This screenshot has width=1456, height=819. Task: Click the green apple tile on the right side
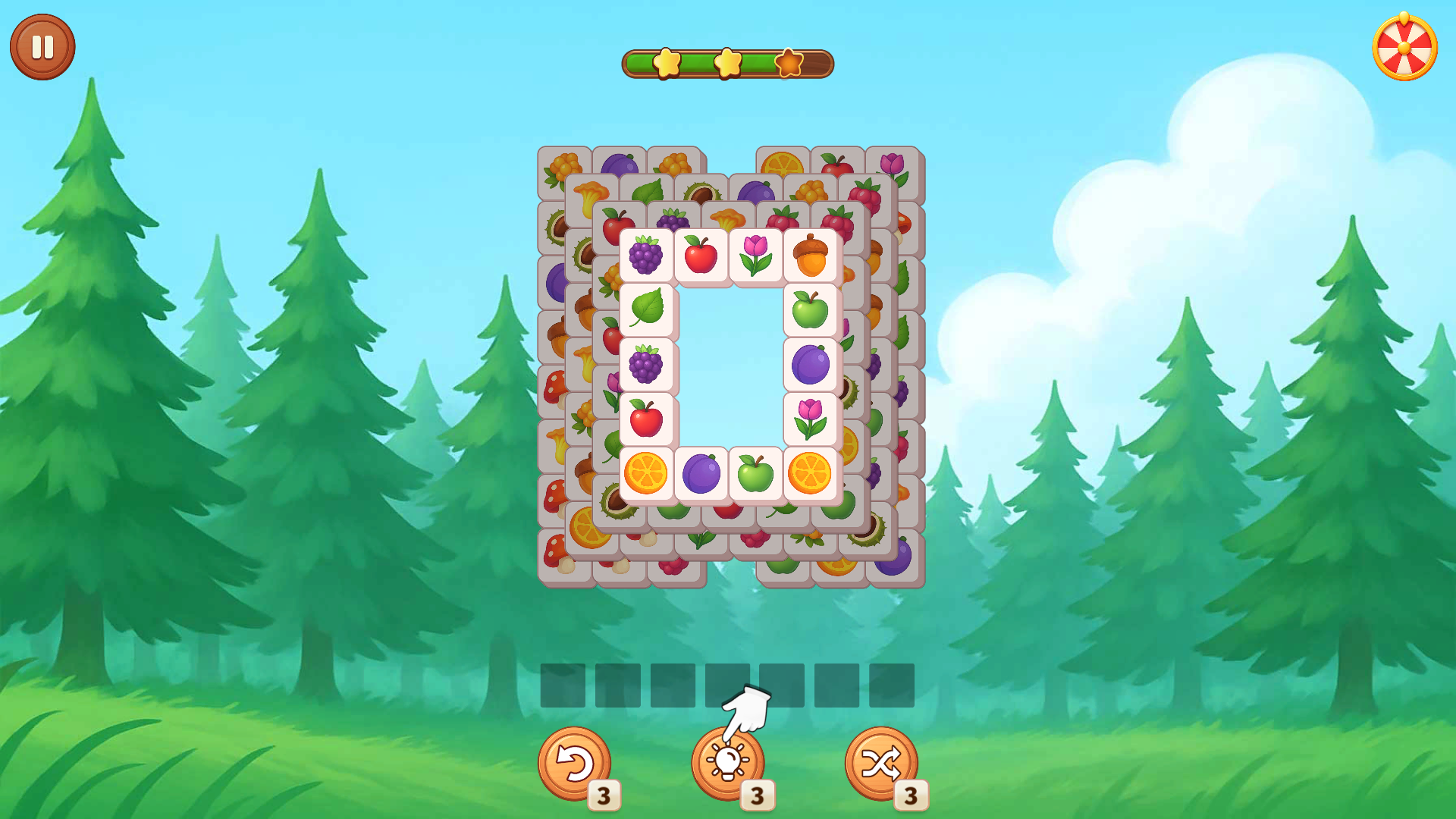point(811,311)
